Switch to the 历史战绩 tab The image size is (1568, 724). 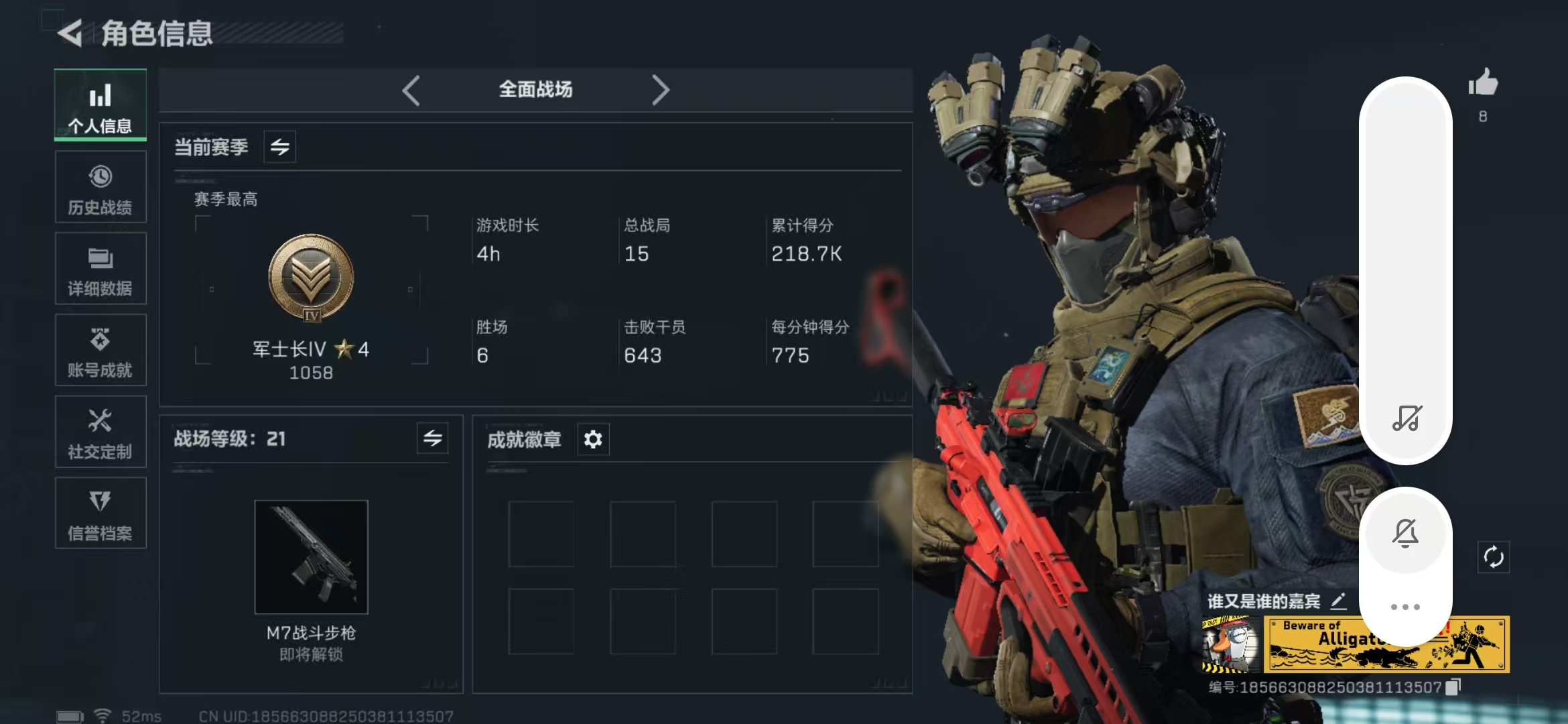[x=101, y=188]
